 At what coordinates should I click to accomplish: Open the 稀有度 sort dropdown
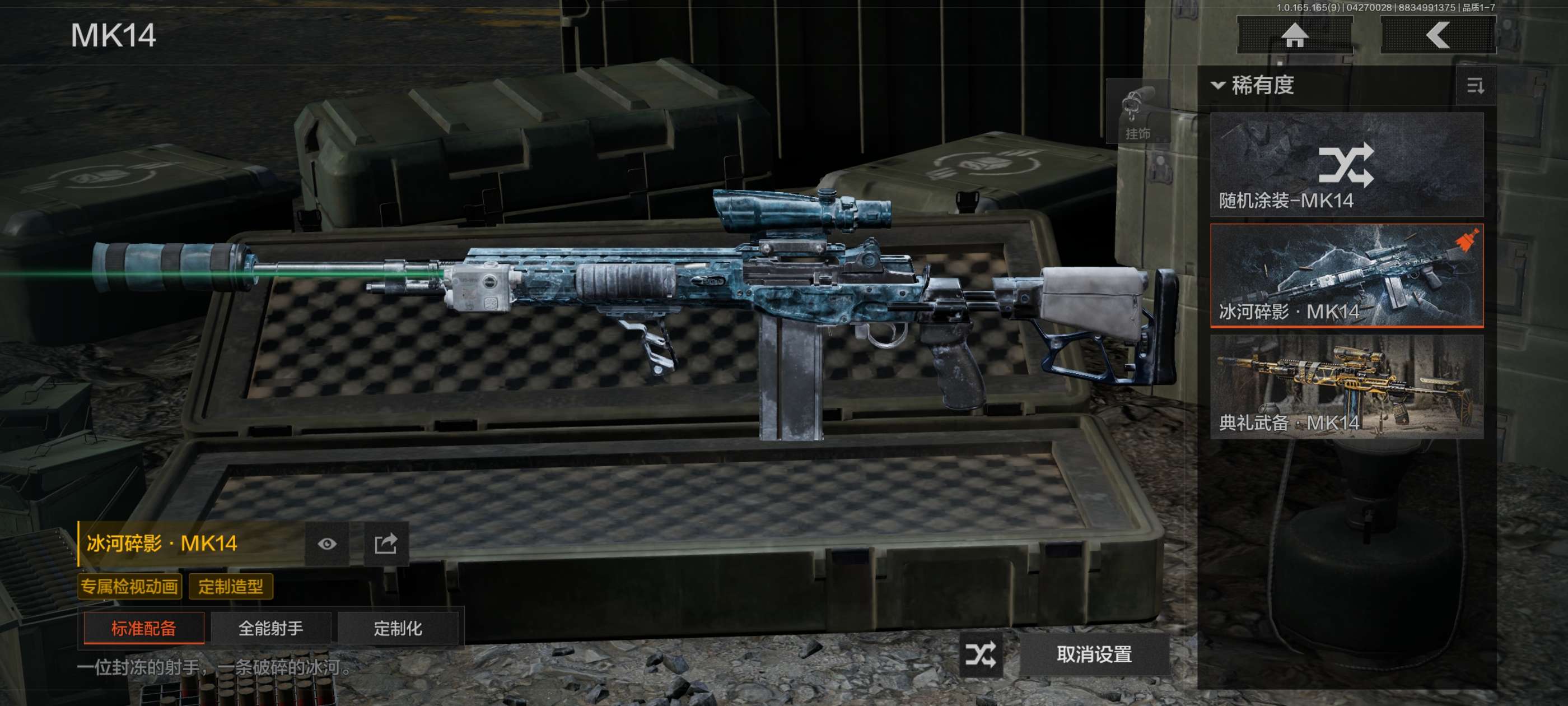(x=1254, y=85)
